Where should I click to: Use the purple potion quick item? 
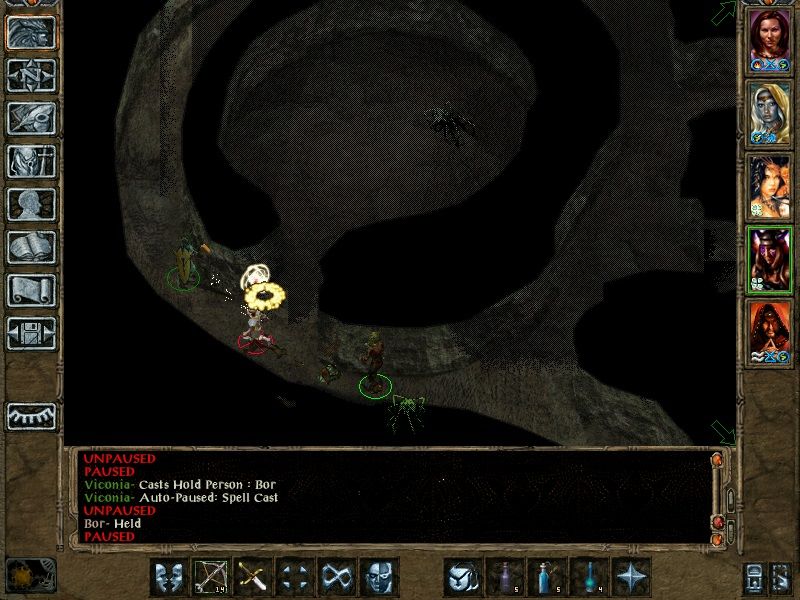pyautogui.click(x=506, y=577)
